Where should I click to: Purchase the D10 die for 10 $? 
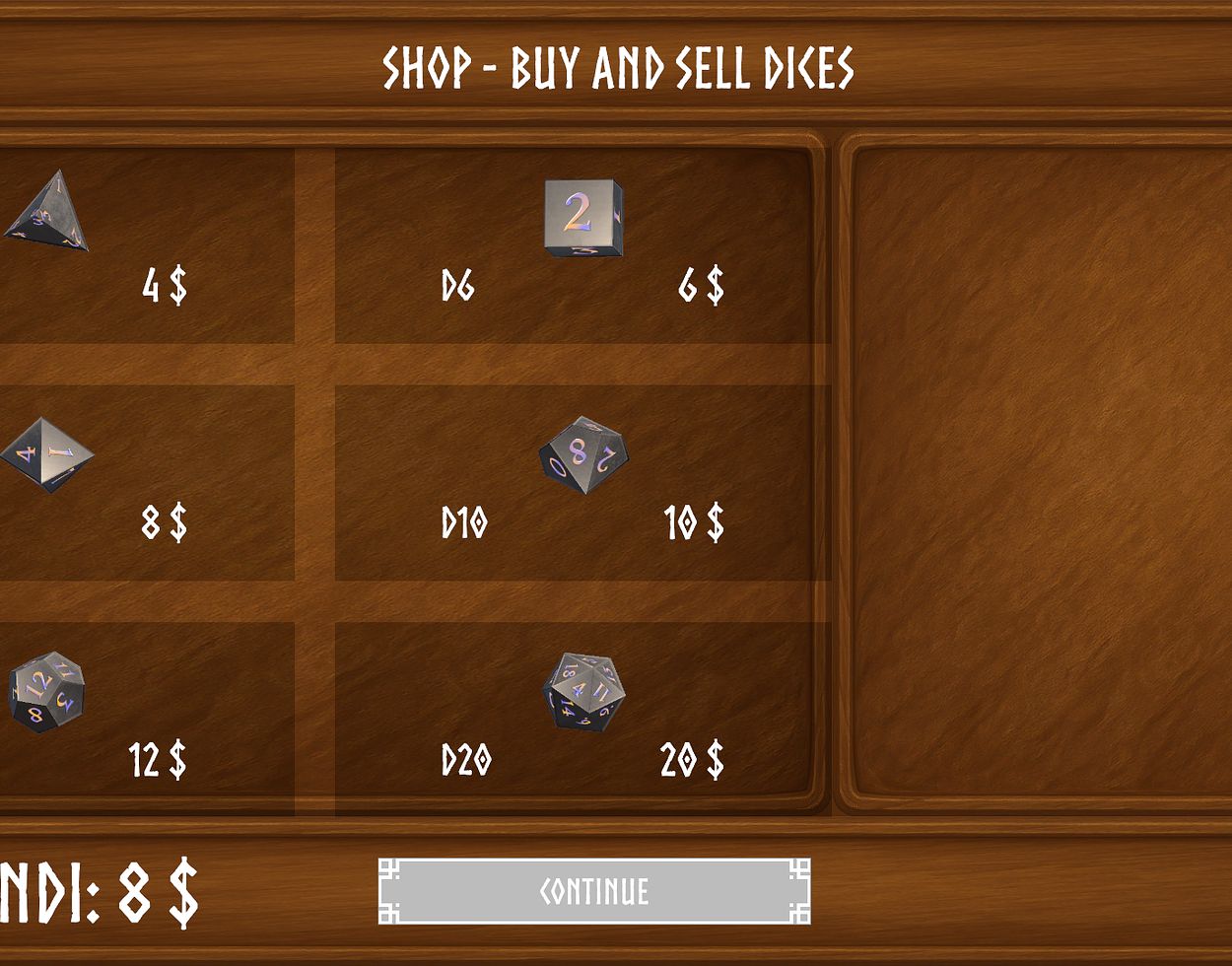pos(582,482)
